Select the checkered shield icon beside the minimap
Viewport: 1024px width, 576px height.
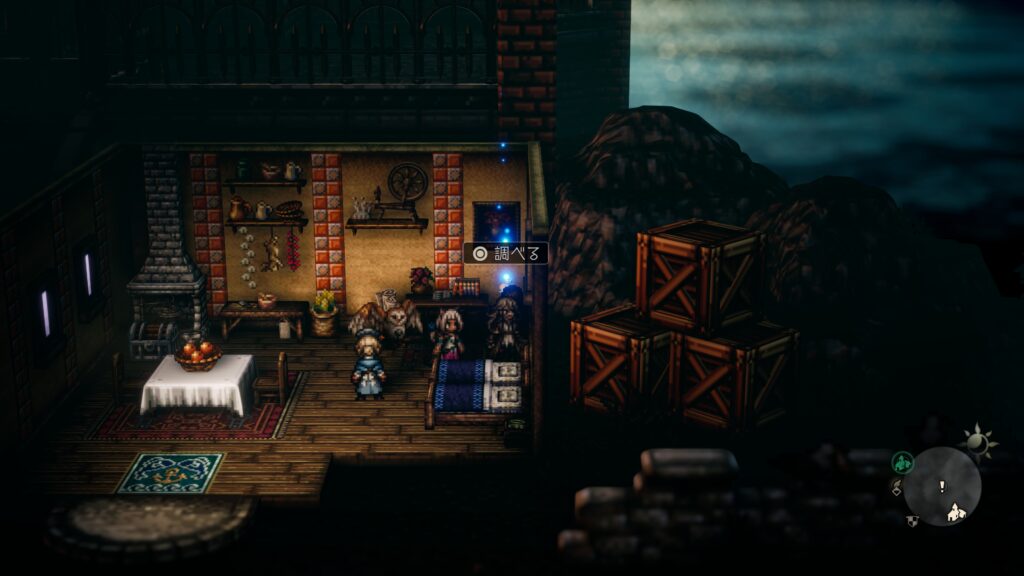[x=912, y=519]
